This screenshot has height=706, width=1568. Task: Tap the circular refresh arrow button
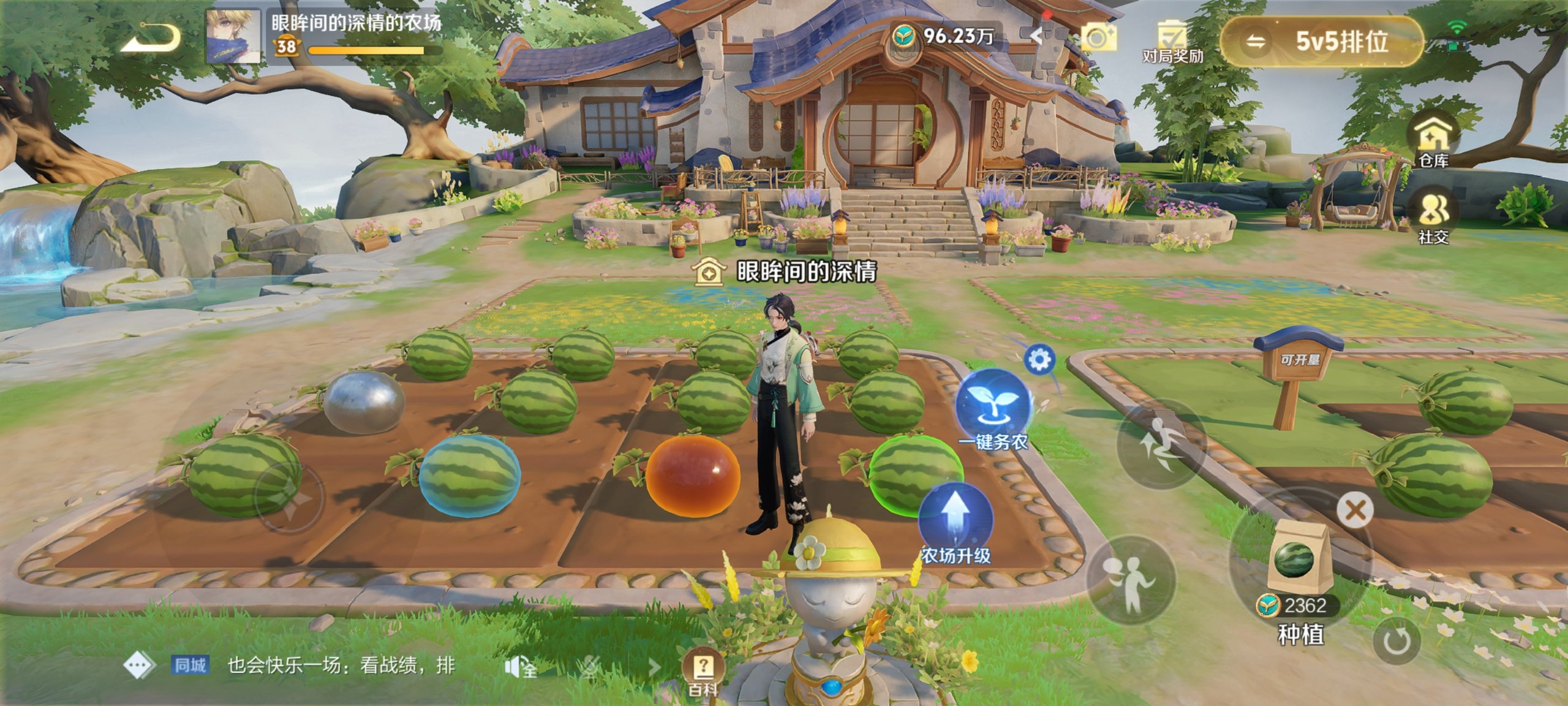[x=1396, y=642]
